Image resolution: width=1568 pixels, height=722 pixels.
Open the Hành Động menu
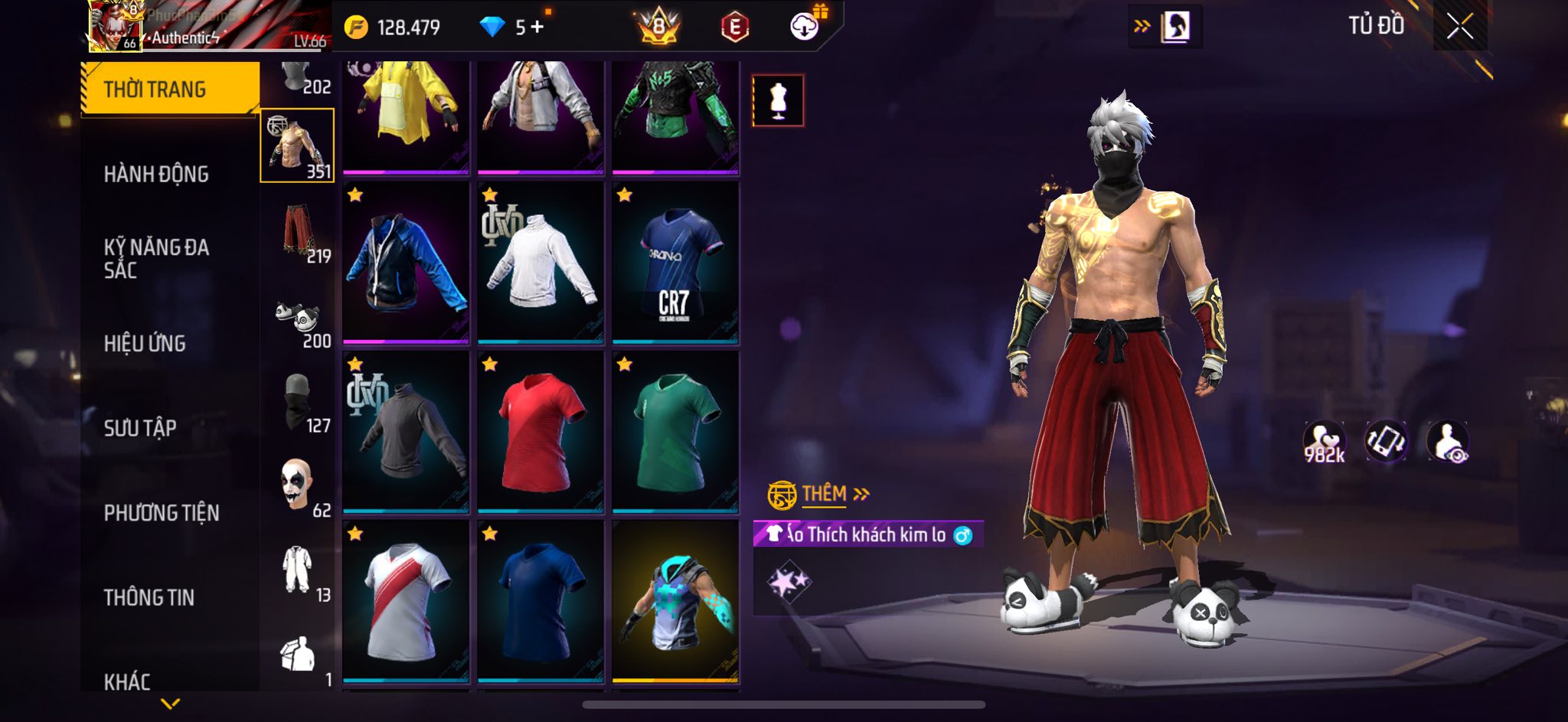click(156, 175)
